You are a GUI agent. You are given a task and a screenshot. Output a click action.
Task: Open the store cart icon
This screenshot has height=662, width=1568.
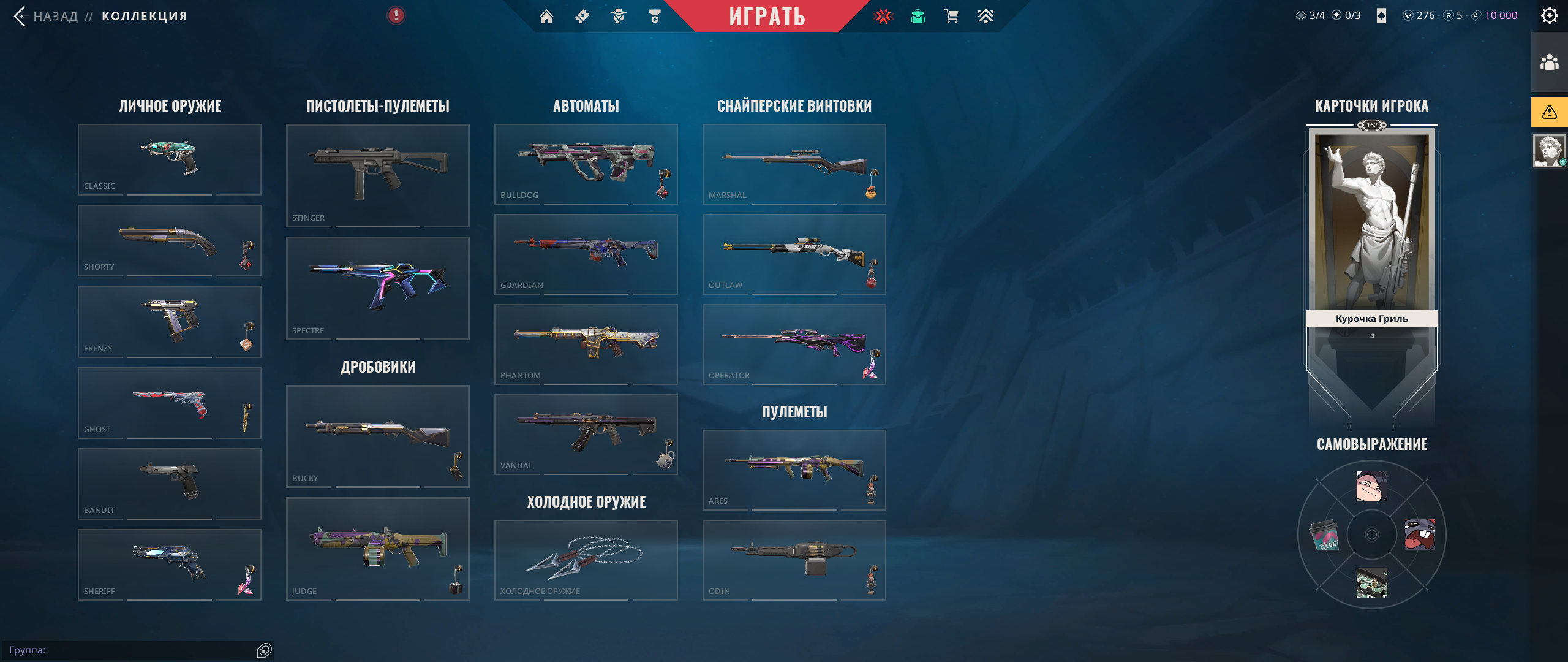[x=951, y=17]
